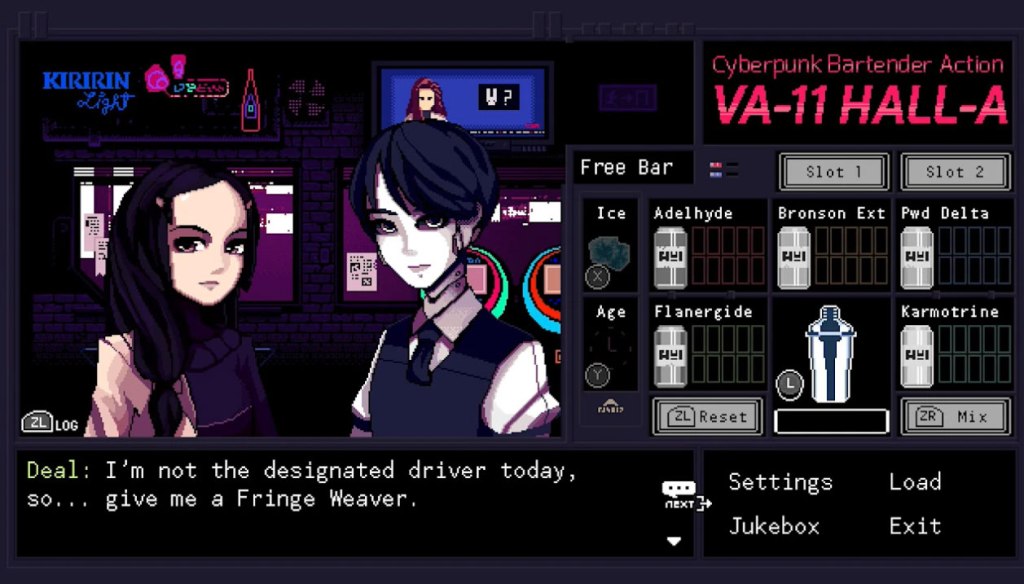Open the Settings menu
The width and height of the screenshot is (1024, 584).
point(780,482)
